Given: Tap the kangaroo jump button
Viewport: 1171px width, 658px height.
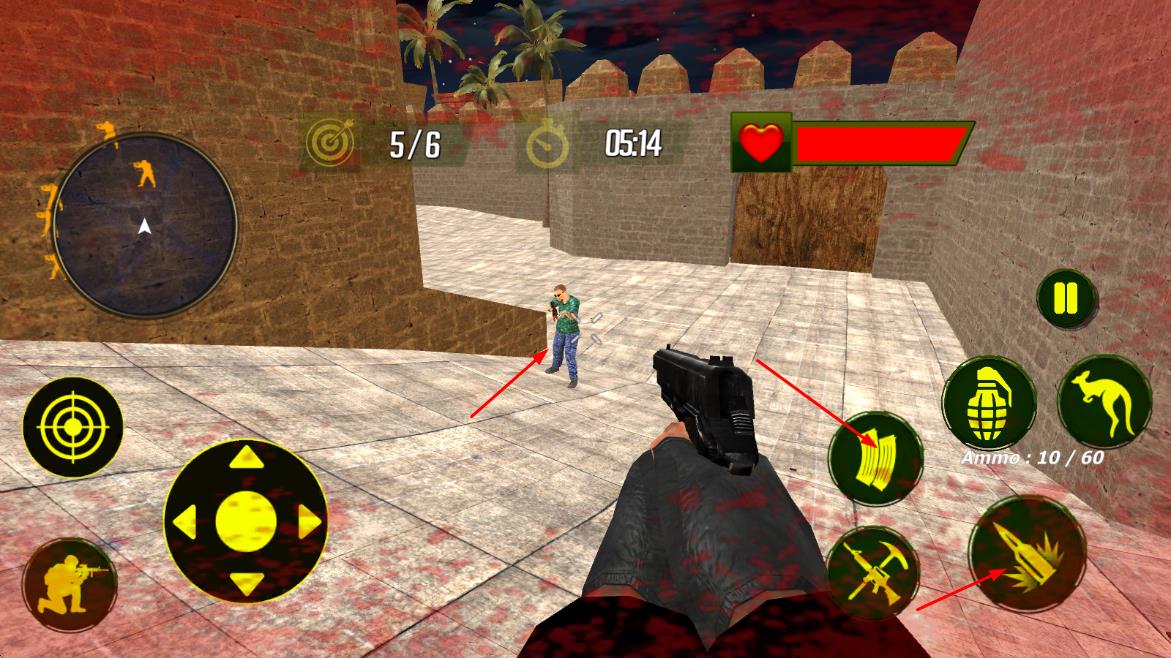Looking at the screenshot, I should [x=1104, y=400].
